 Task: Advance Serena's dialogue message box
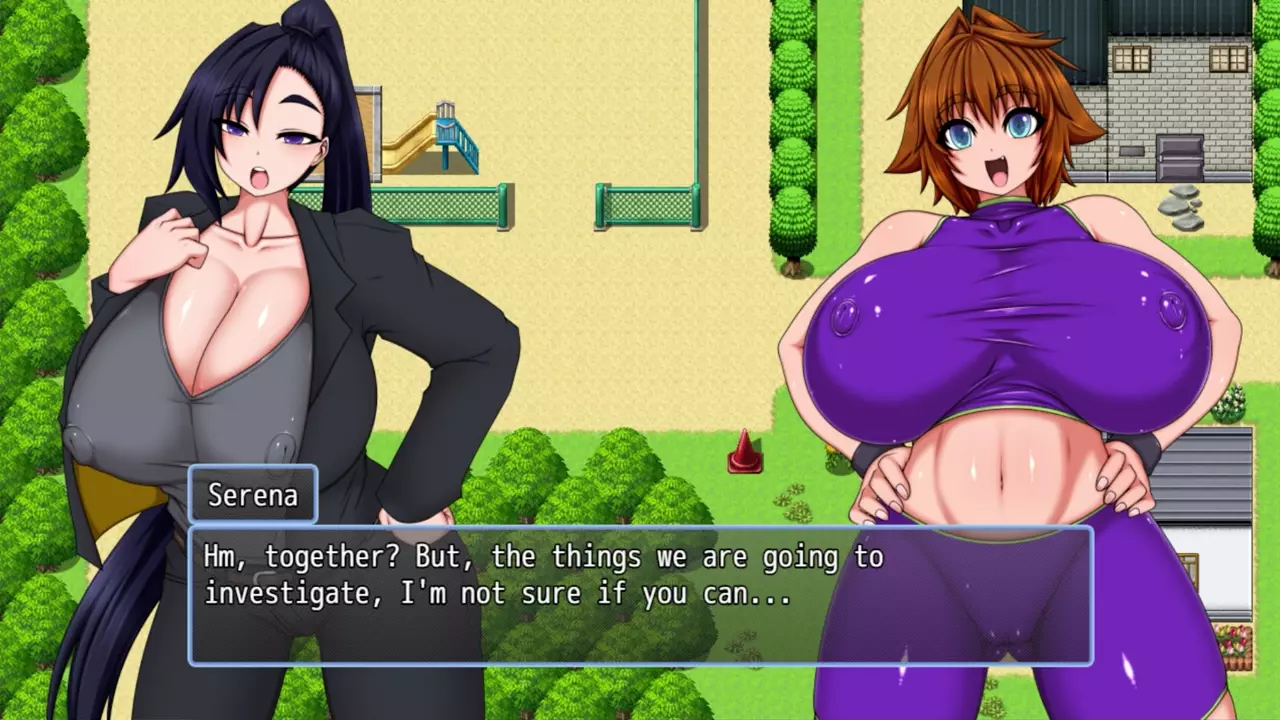(640, 595)
